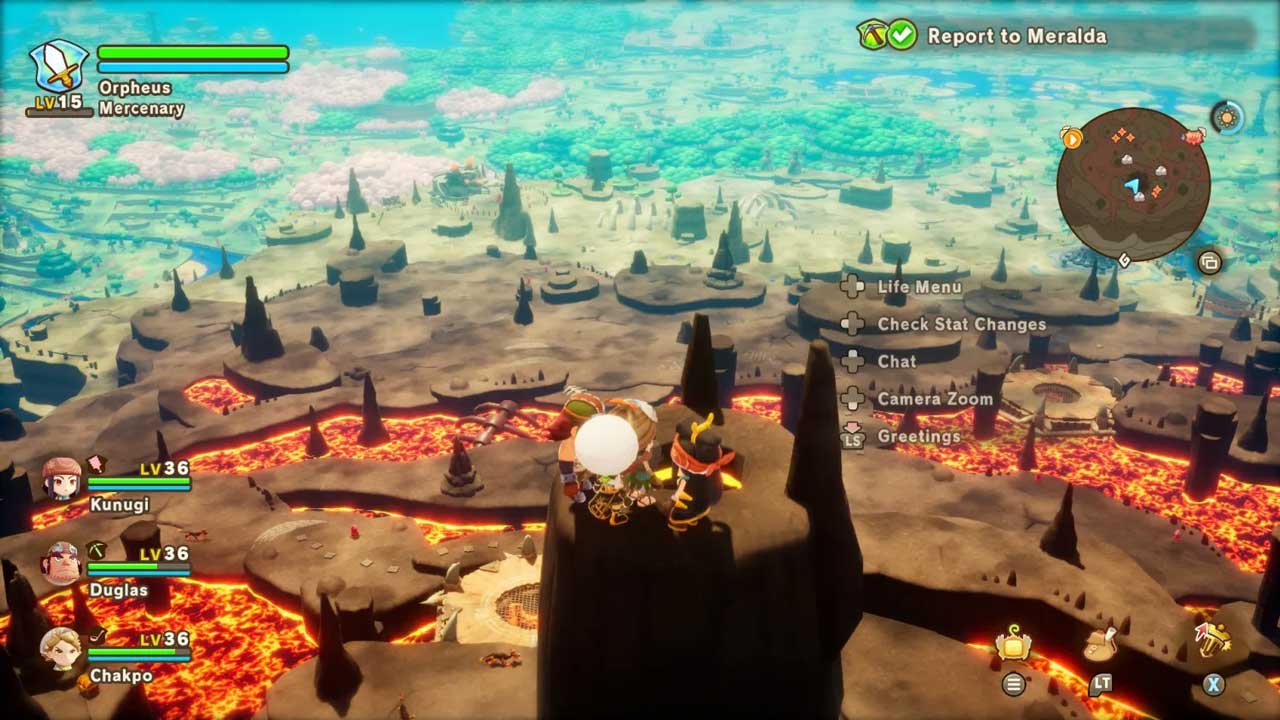Viewport: 1280px width, 720px height.
Task: Click the sun day-night clock icon
Action: [x=1227, y=117]
